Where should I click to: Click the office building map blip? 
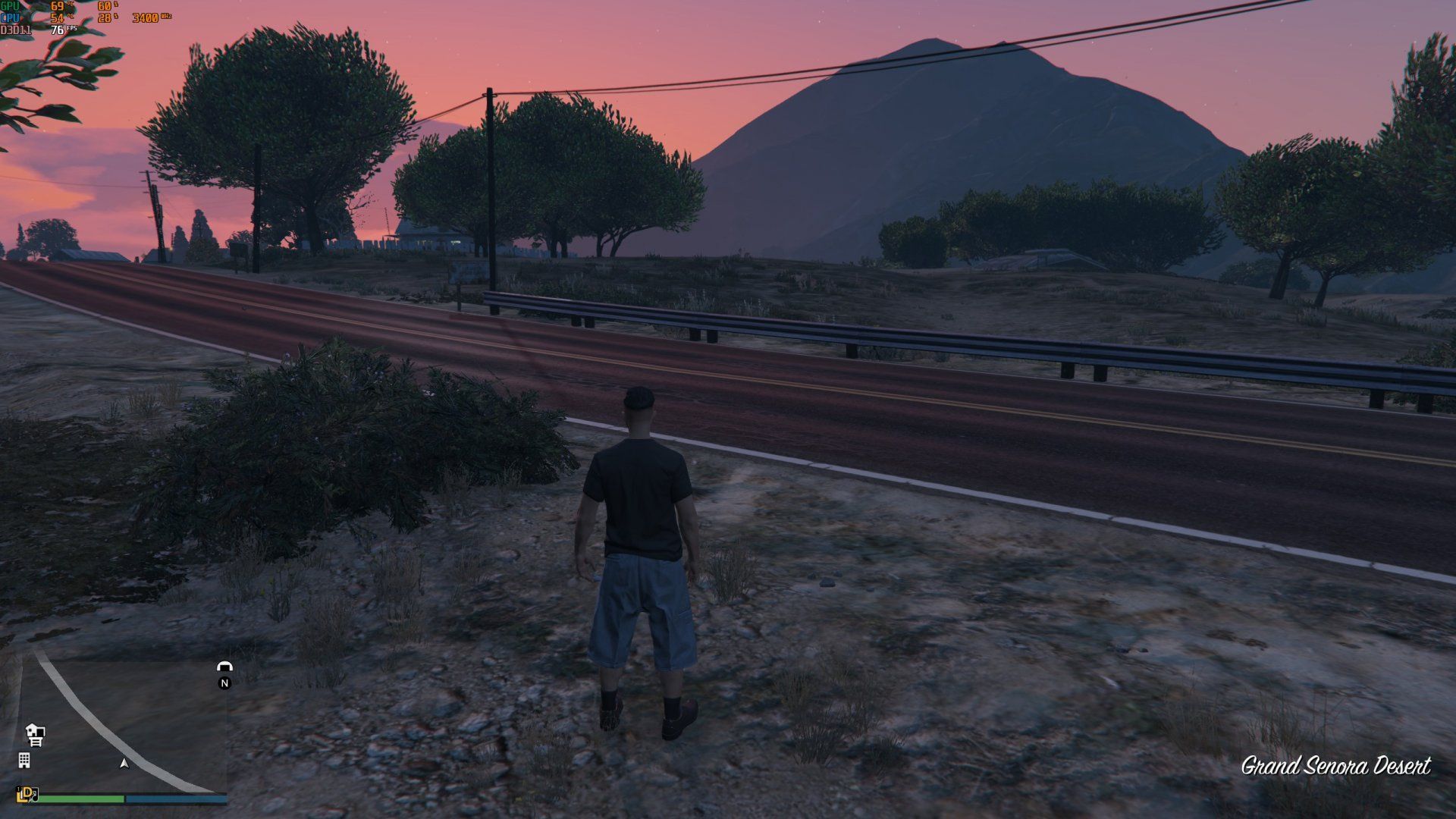[x=24, y=760]
